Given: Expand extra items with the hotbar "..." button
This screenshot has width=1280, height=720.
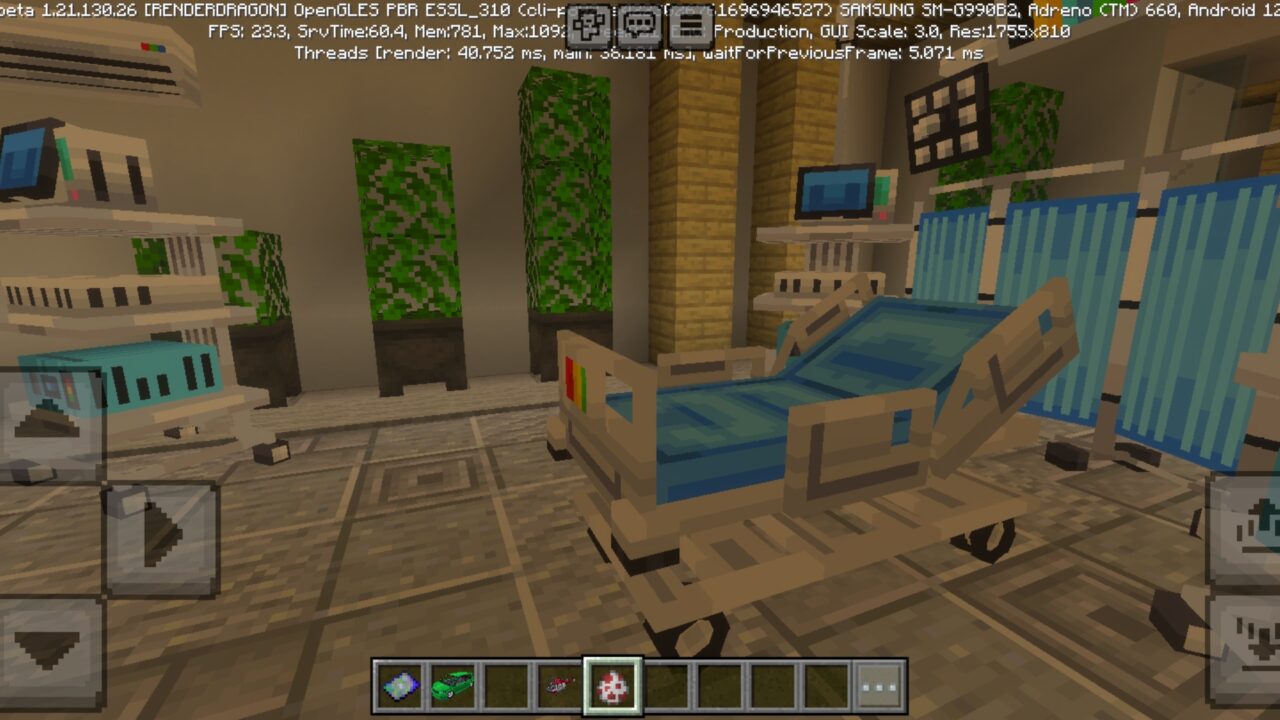Looking at the screenshot, I should coord(878,685).
